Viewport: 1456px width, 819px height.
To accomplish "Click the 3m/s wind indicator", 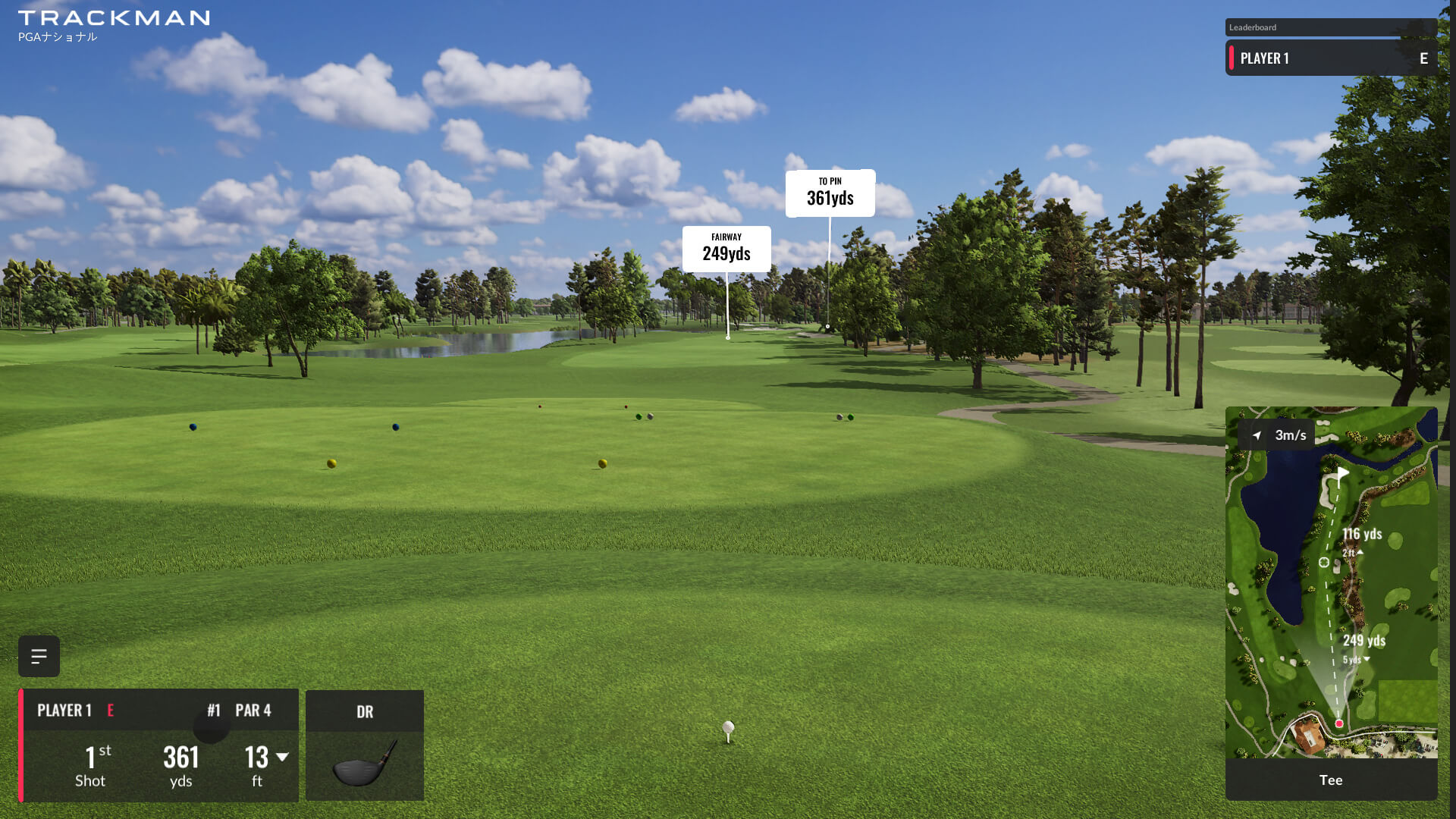I will click(1280, 435).
